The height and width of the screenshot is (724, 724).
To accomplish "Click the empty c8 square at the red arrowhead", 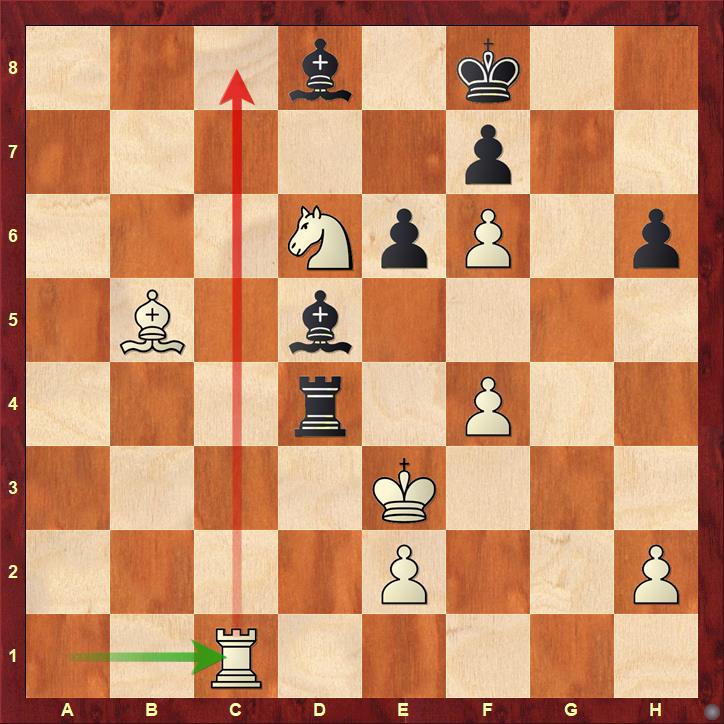I will tap(236, 70).
